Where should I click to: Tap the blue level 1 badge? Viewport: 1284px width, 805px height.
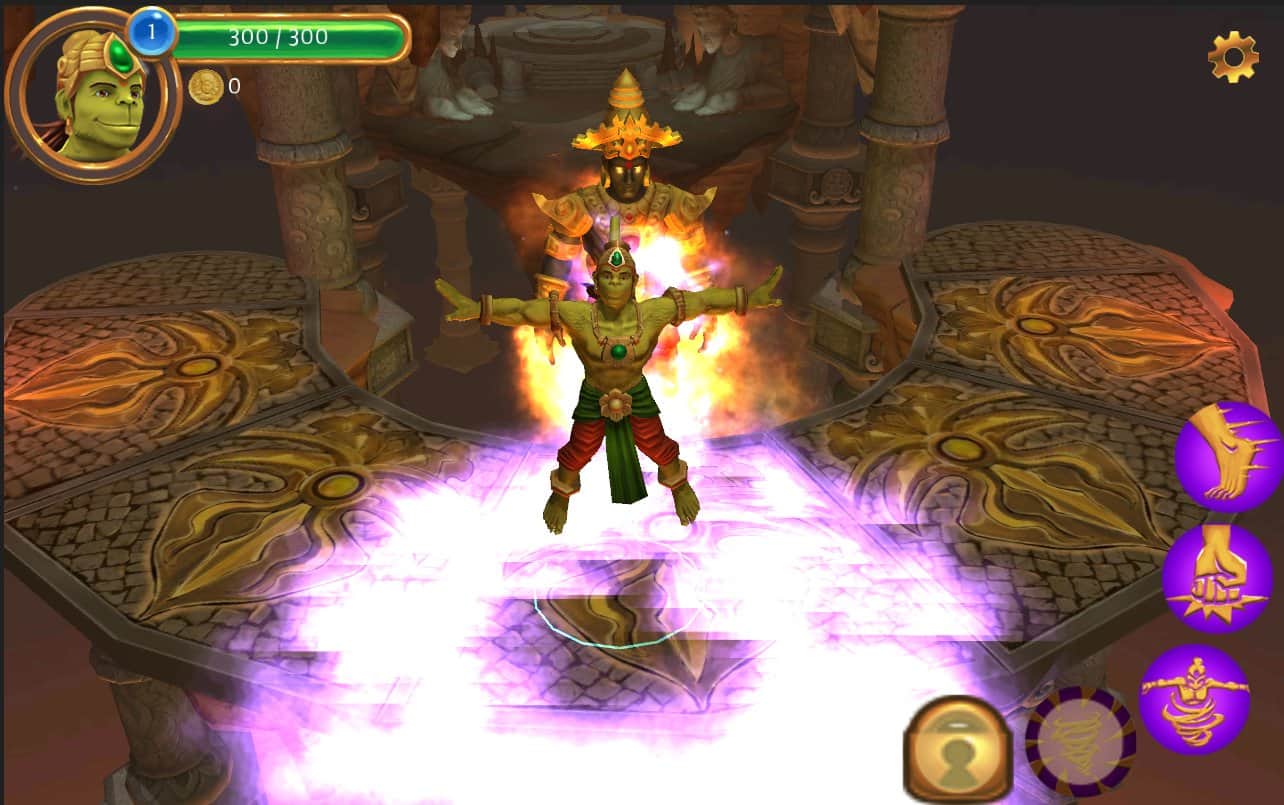click(151, 31)
